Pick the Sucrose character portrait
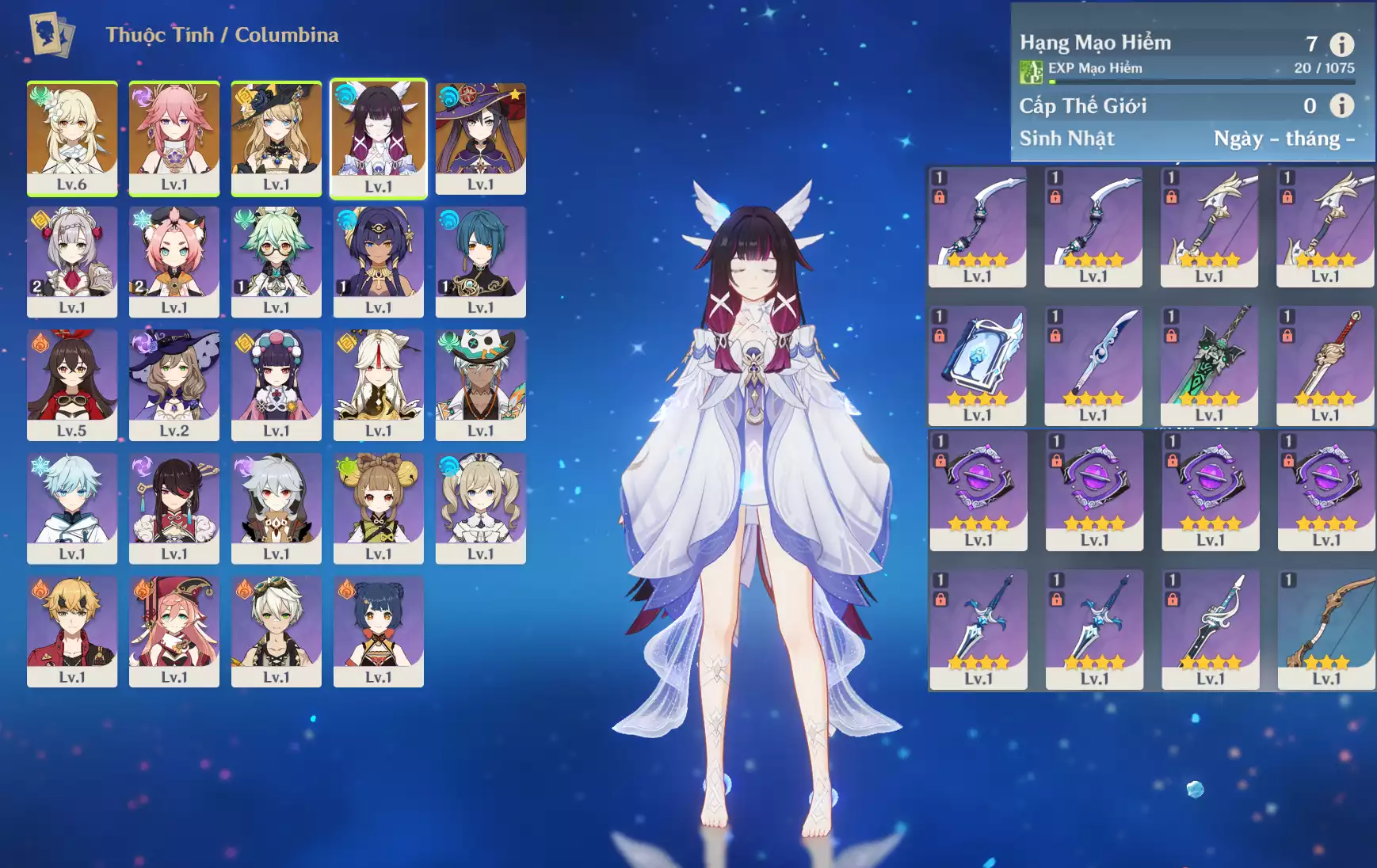This screenshot has width=1377, height=868. tap(277, 261)
